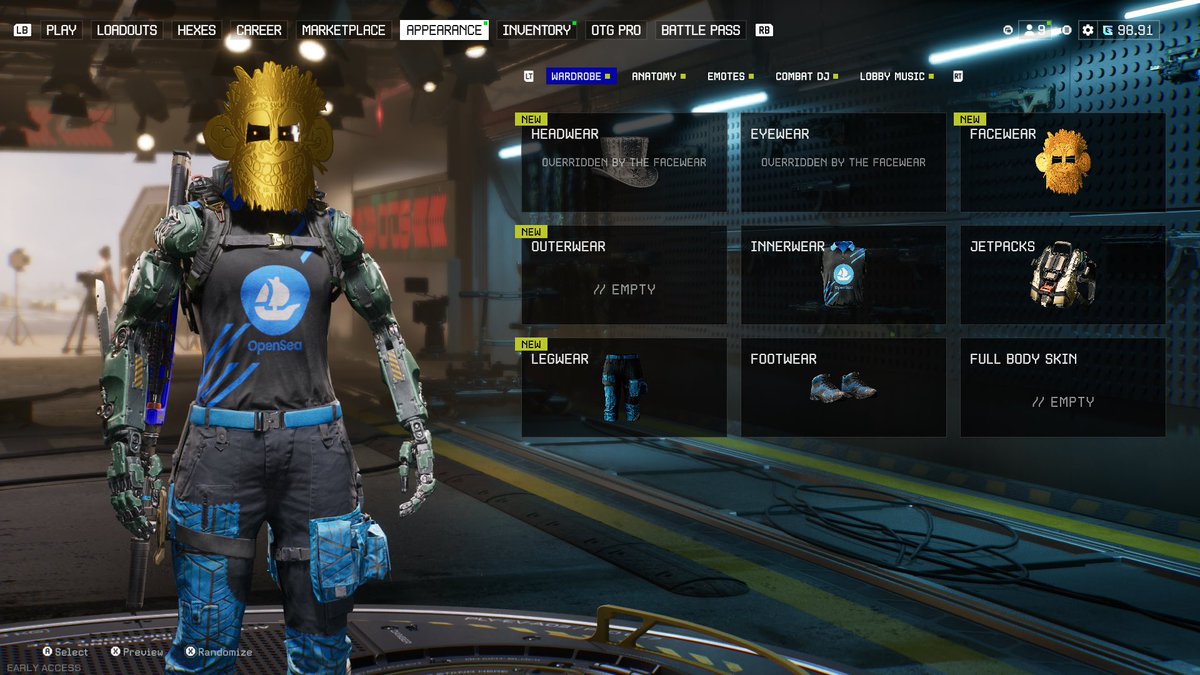Select the Legwear slot with blue pants
Screen dimensions: 1200x675
tap(624, 387)
